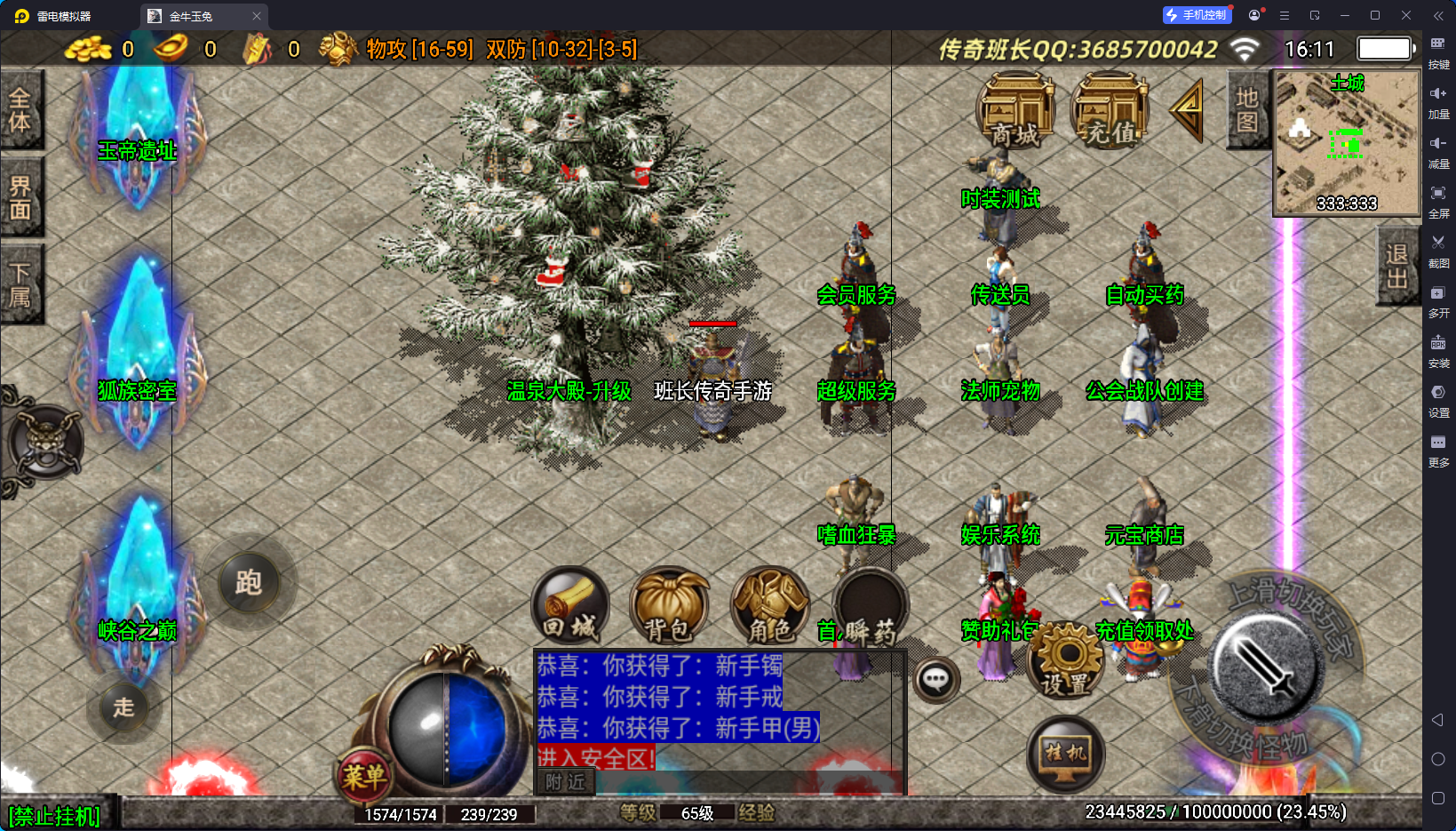
Task: Open the 背包 bag
Action: pyautogui.click(x=669, y=606)
